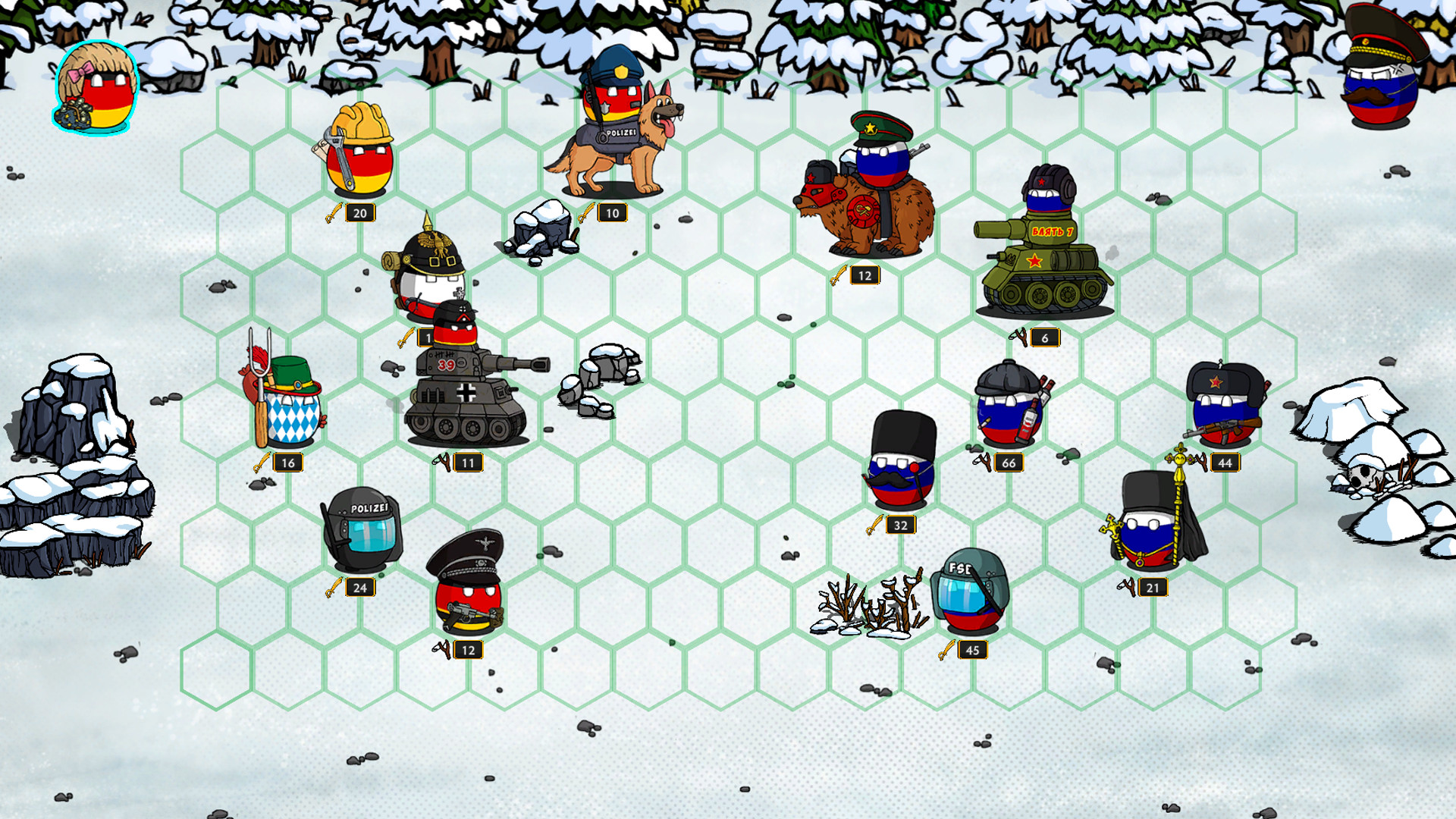Click the health counter showing 66
The image size is (1456, 819).
1009,461
